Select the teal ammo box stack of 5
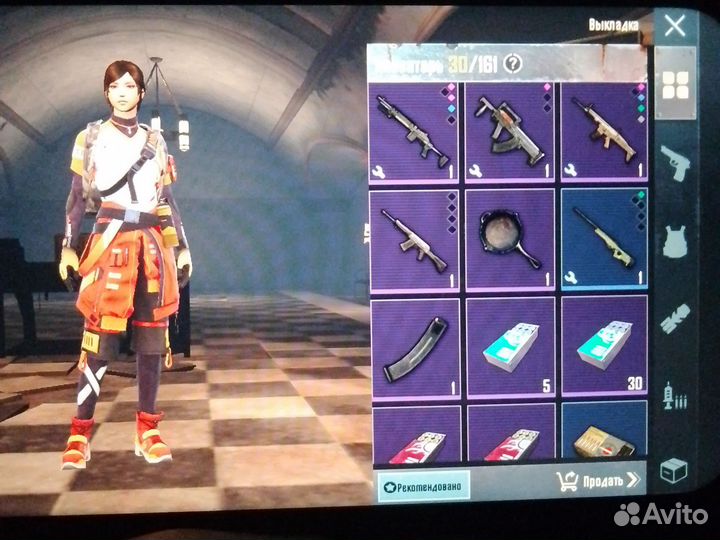Screen dimensions: 720x540 tap(510, 346)
